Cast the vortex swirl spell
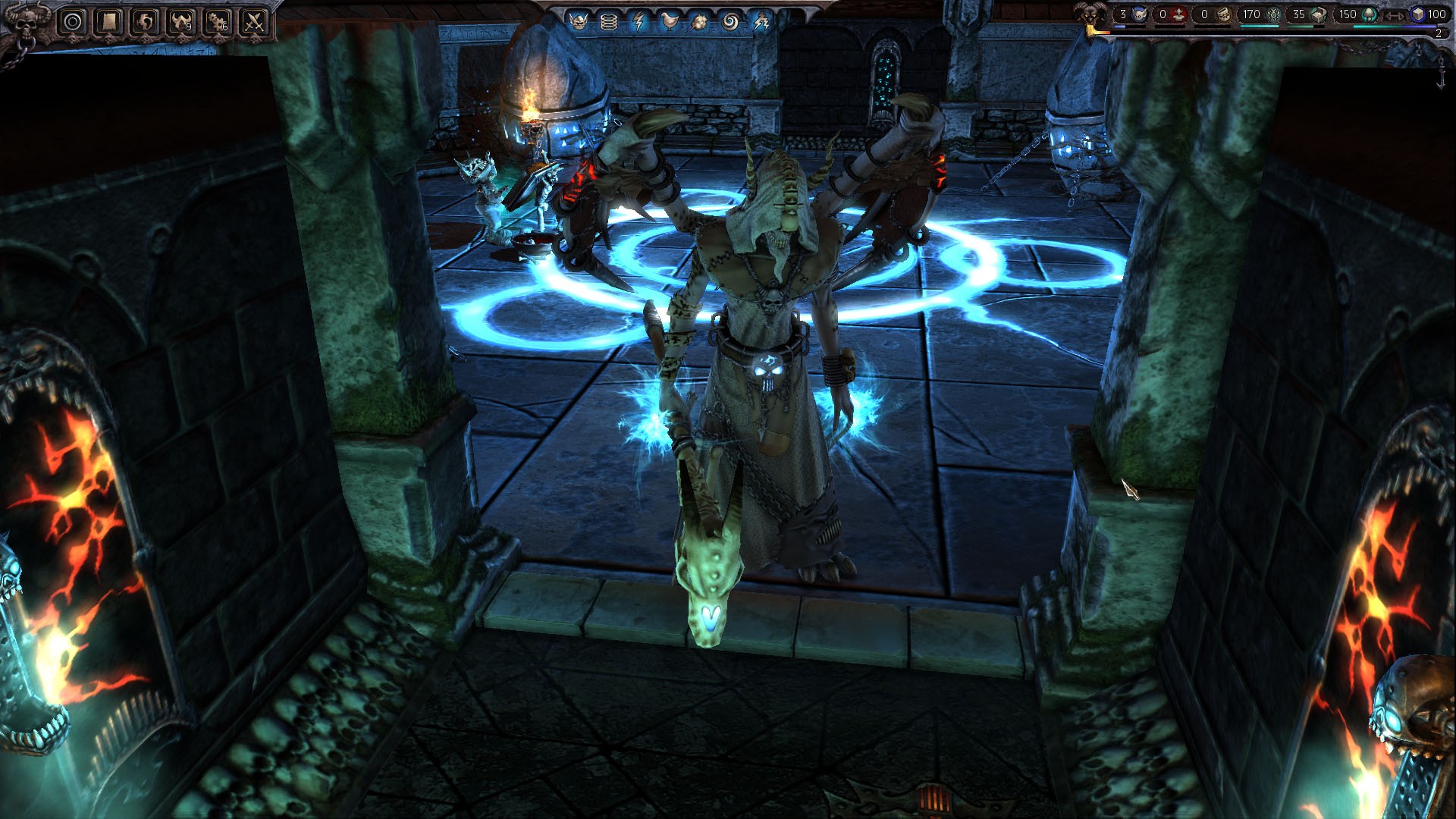Viewport: 1456px width, 819px height. [732, 20]
